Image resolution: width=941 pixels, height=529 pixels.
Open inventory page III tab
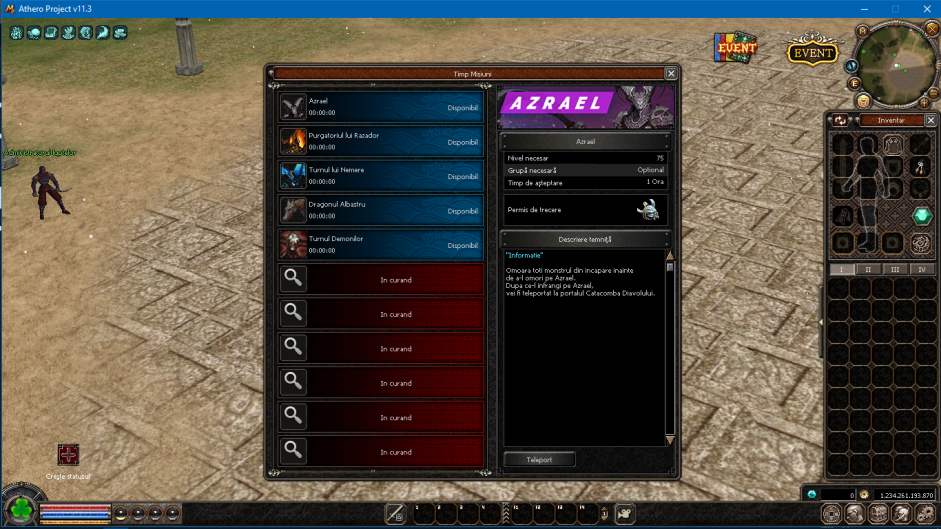pos(895,269)
